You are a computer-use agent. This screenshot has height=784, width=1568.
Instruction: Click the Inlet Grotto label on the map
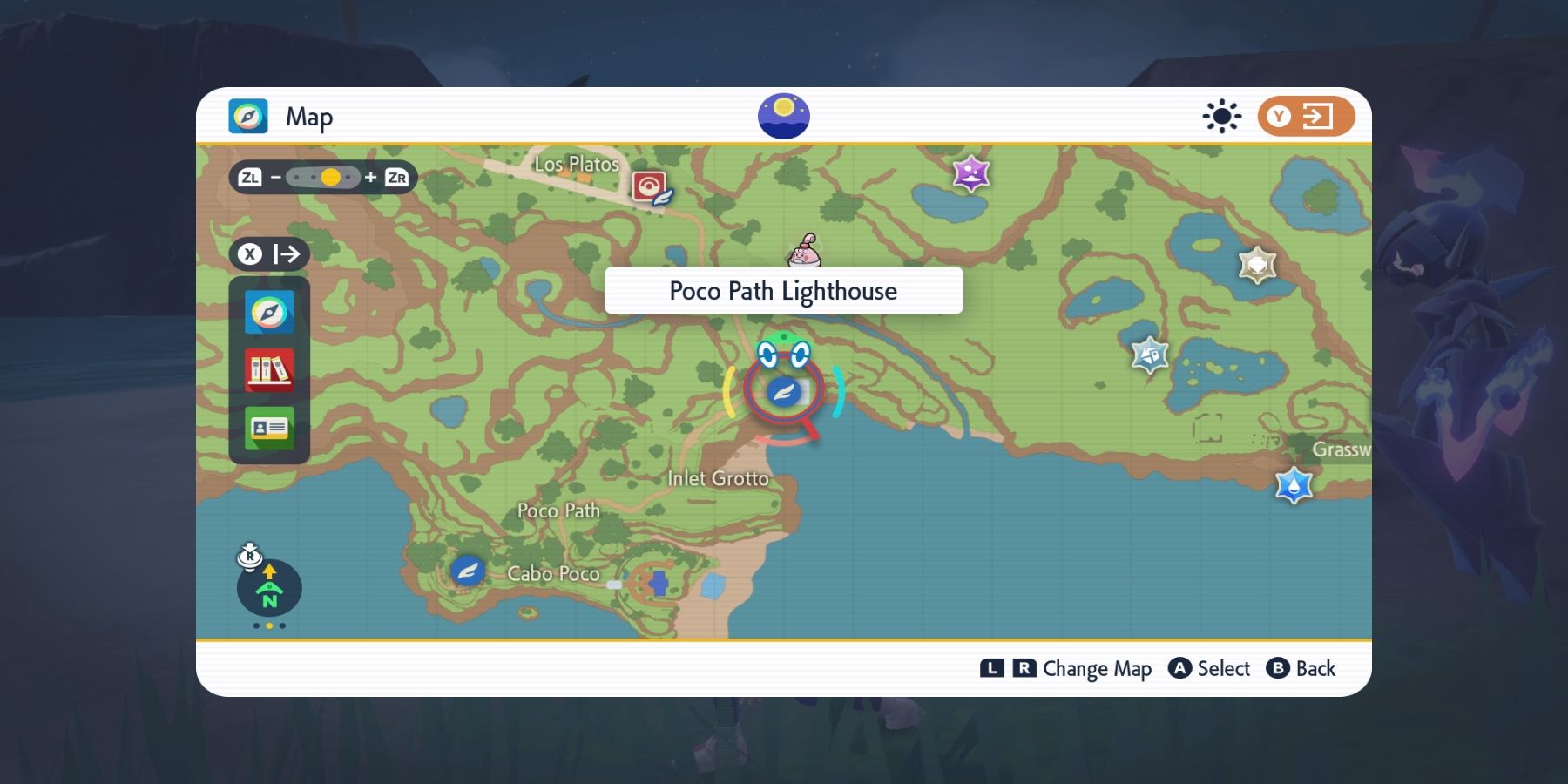(x=718, y=478)
